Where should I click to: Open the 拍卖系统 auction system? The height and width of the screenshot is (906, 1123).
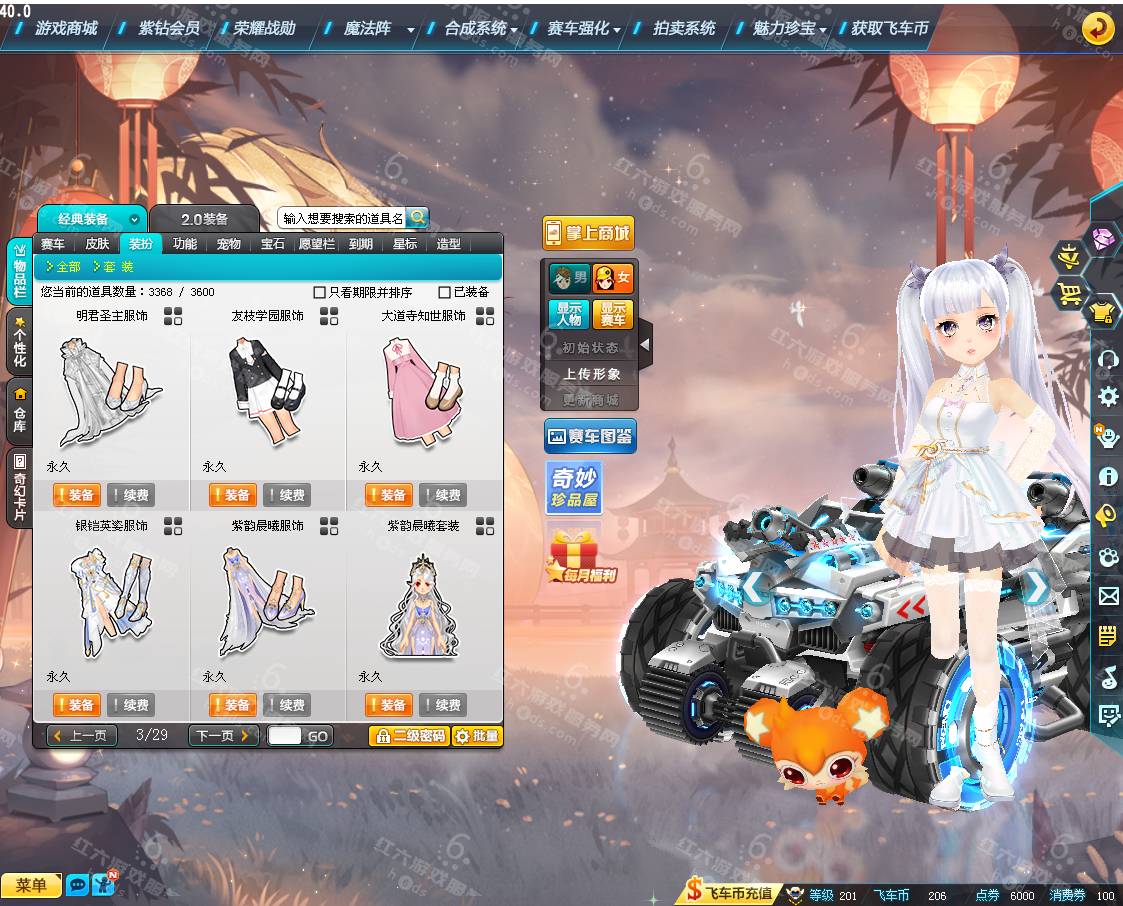684,28
